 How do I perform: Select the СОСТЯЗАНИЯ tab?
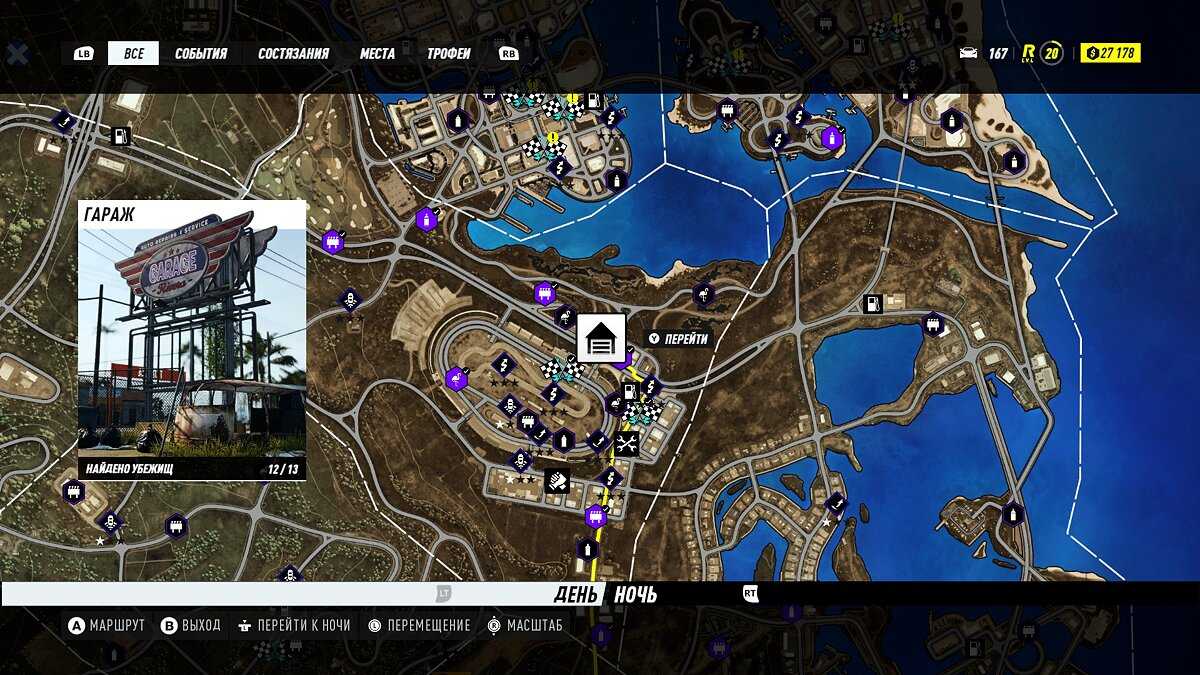pos(293,53)
